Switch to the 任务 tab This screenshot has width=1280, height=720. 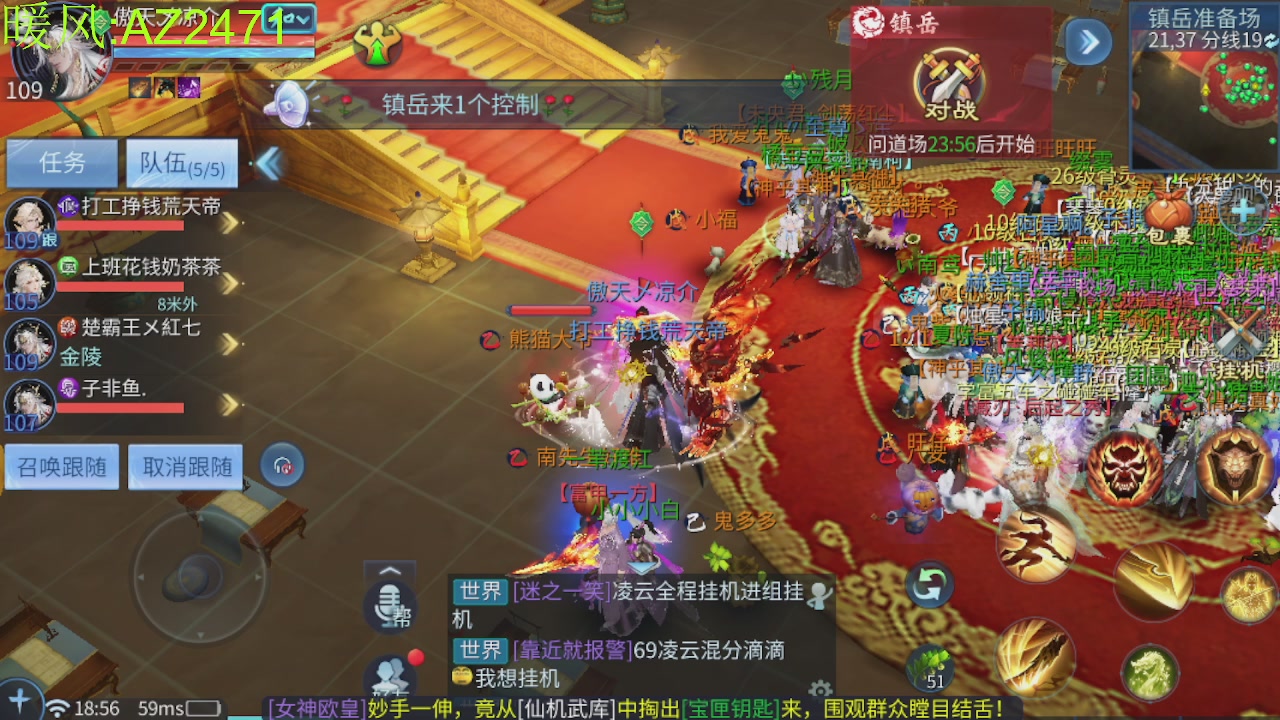point(60,162)
